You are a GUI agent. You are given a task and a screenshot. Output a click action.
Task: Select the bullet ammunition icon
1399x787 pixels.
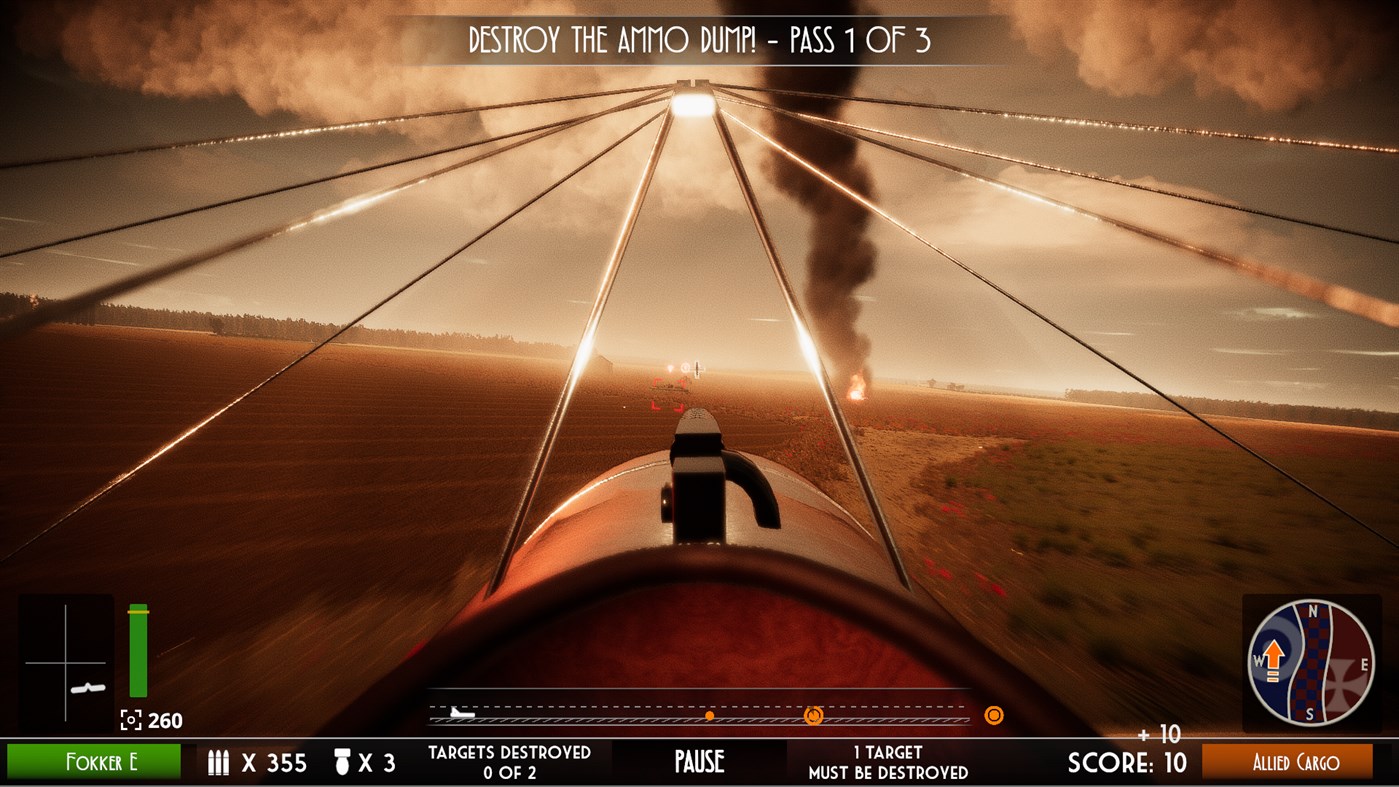point(218,761)
